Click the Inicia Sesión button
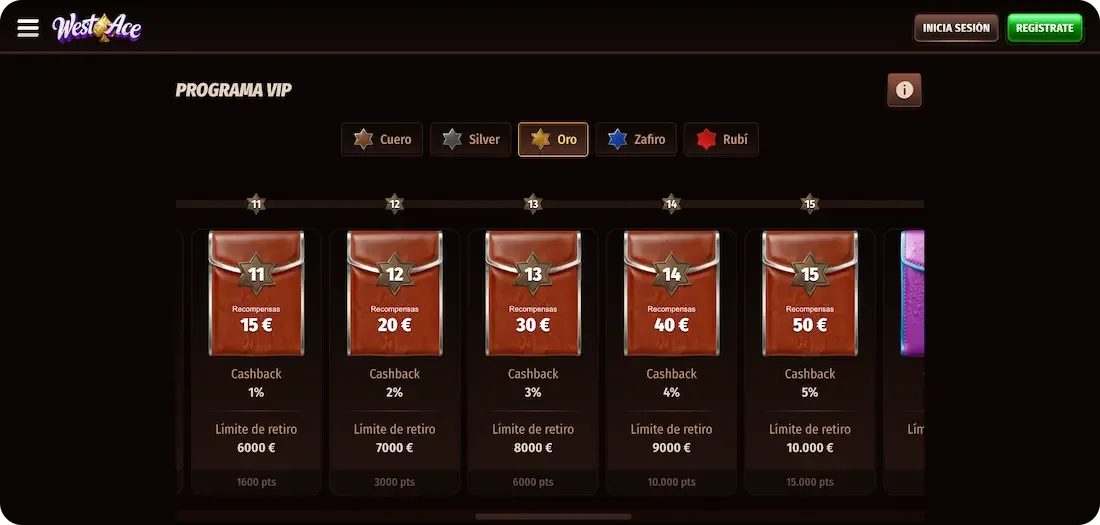This screenshot has height=525, width=1100. [x=956, y=28]
